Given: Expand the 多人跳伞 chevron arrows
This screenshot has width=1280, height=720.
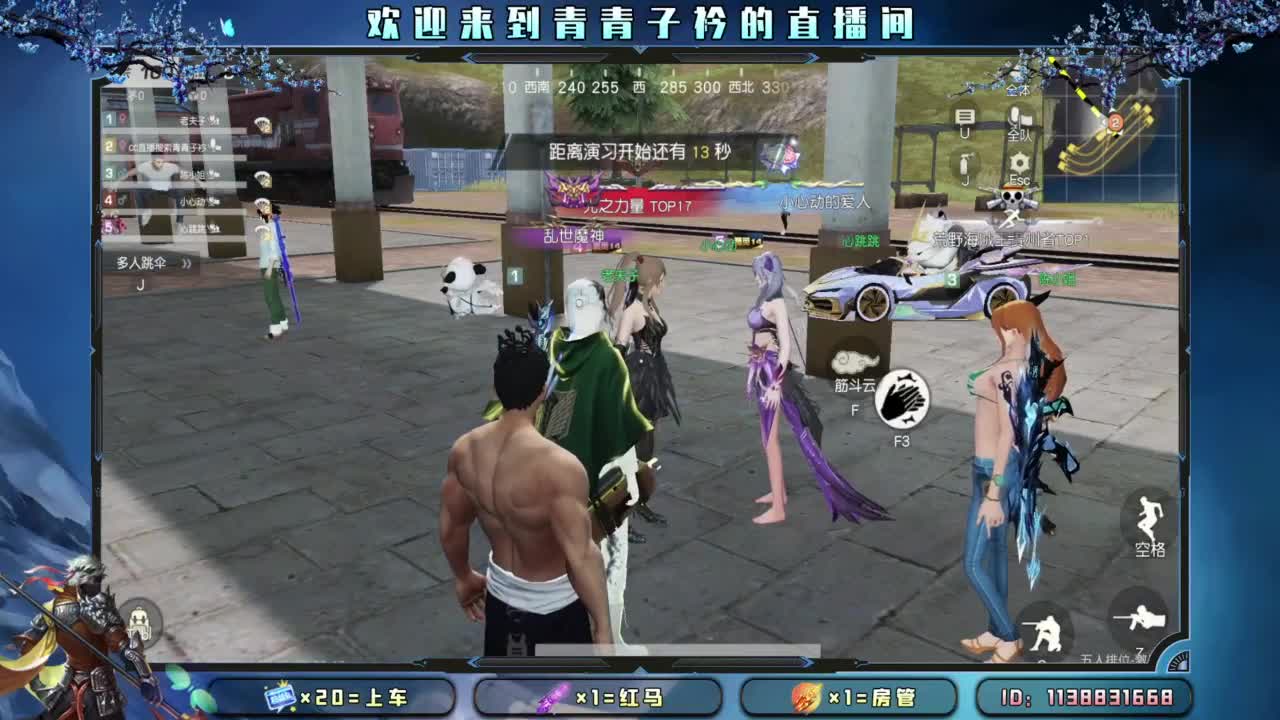Looking at the screenshot, I should tap(186, 263).
